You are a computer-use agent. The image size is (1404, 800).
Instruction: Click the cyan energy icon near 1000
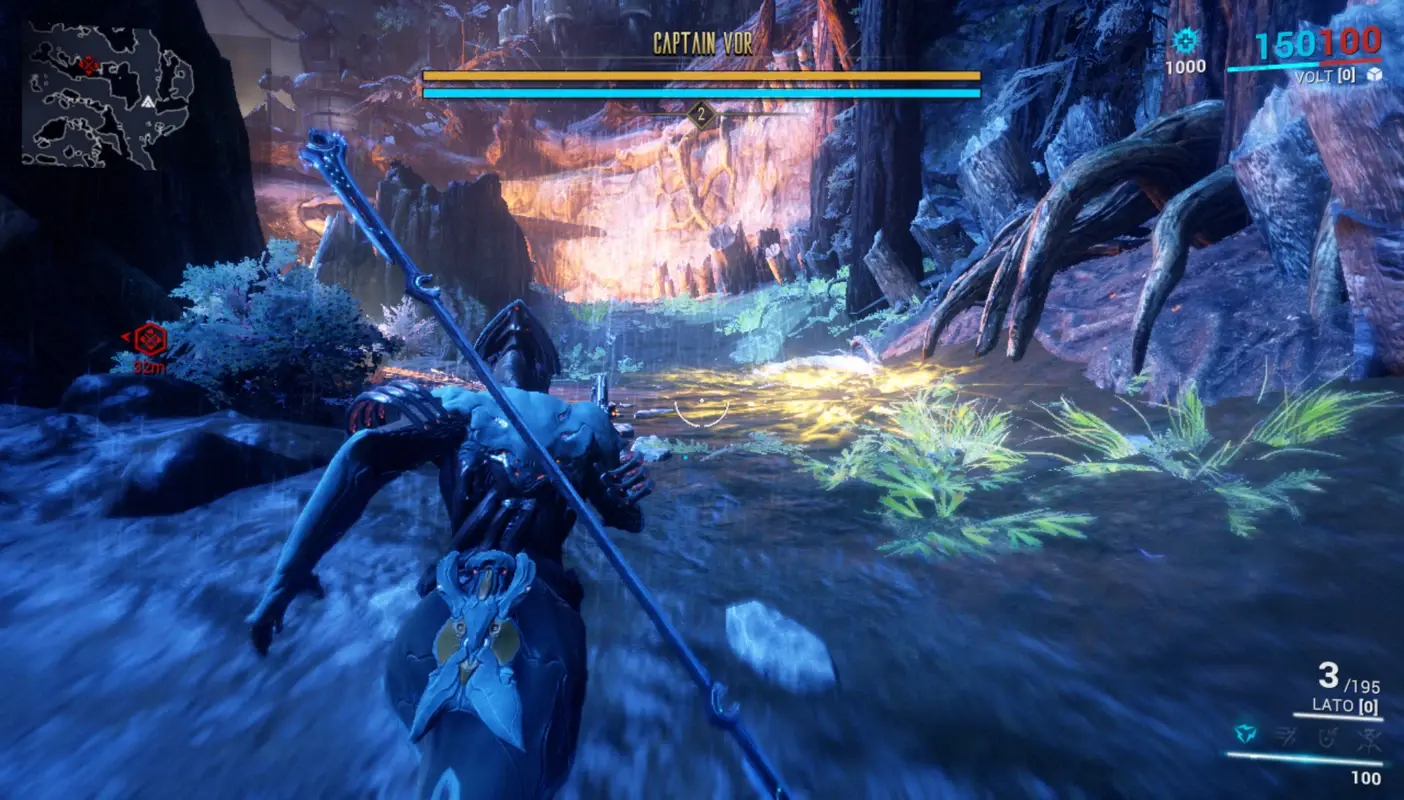point(1187,38)
